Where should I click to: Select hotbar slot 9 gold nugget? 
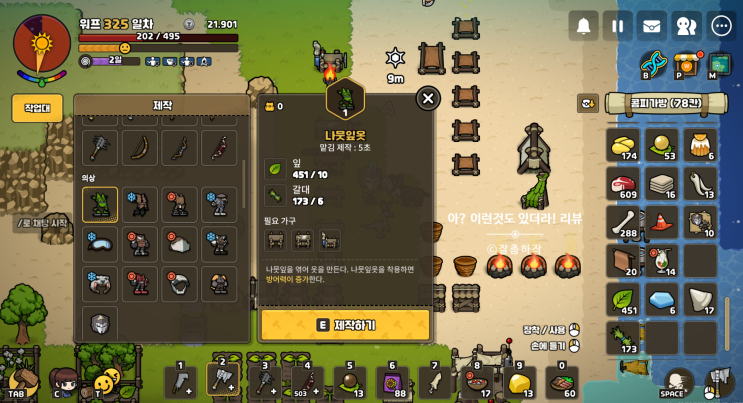click(519, 382)
